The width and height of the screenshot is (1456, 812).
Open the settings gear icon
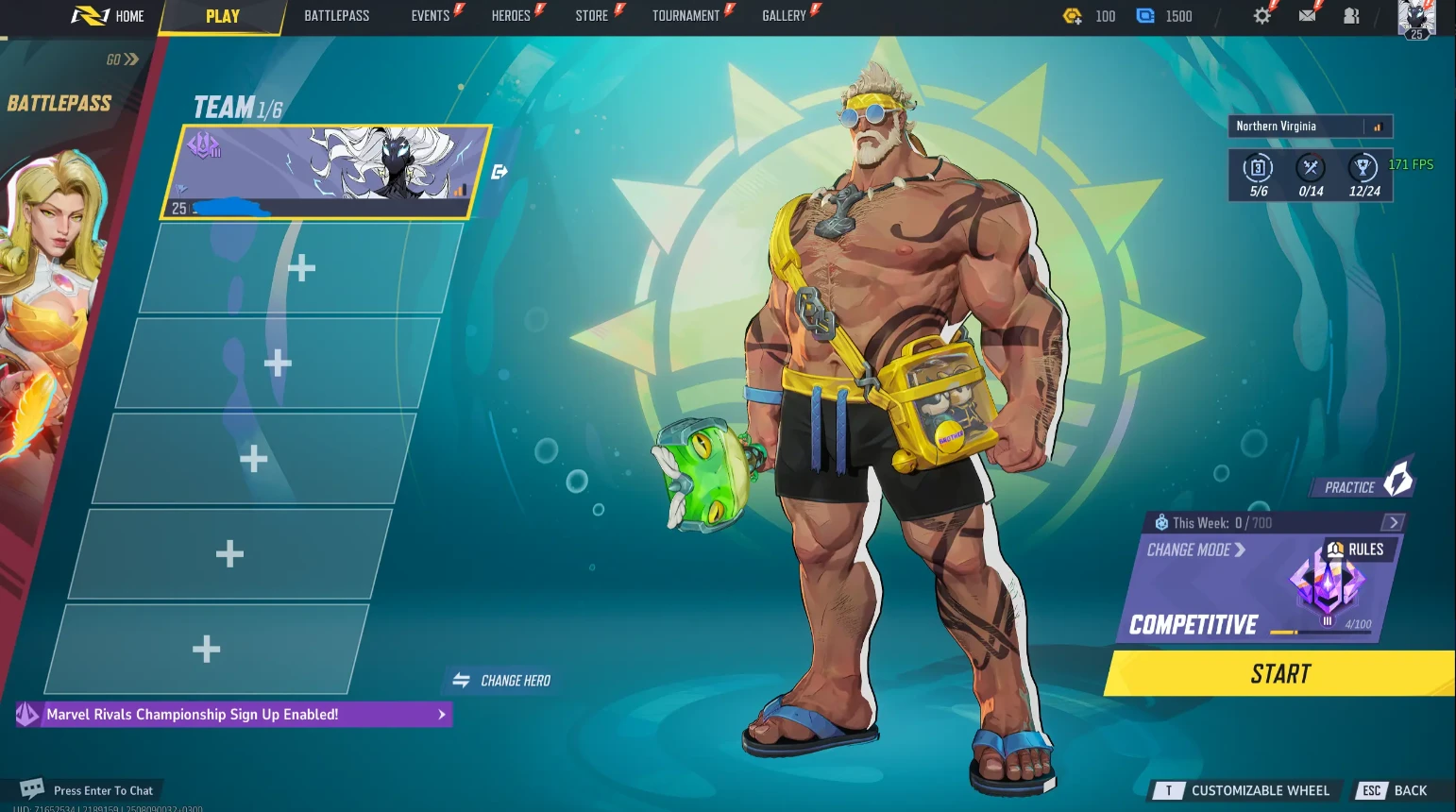click(1262, 15)
